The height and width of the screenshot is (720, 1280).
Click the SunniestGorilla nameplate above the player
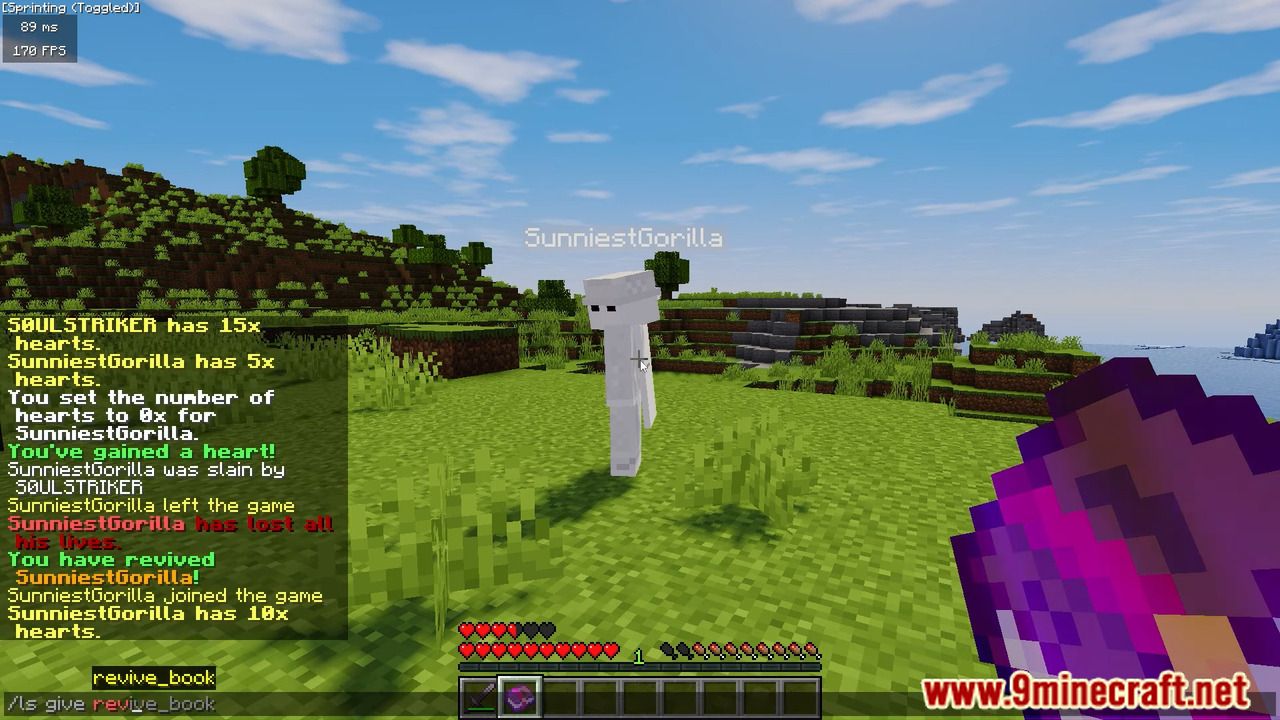[x=624, y=238]
